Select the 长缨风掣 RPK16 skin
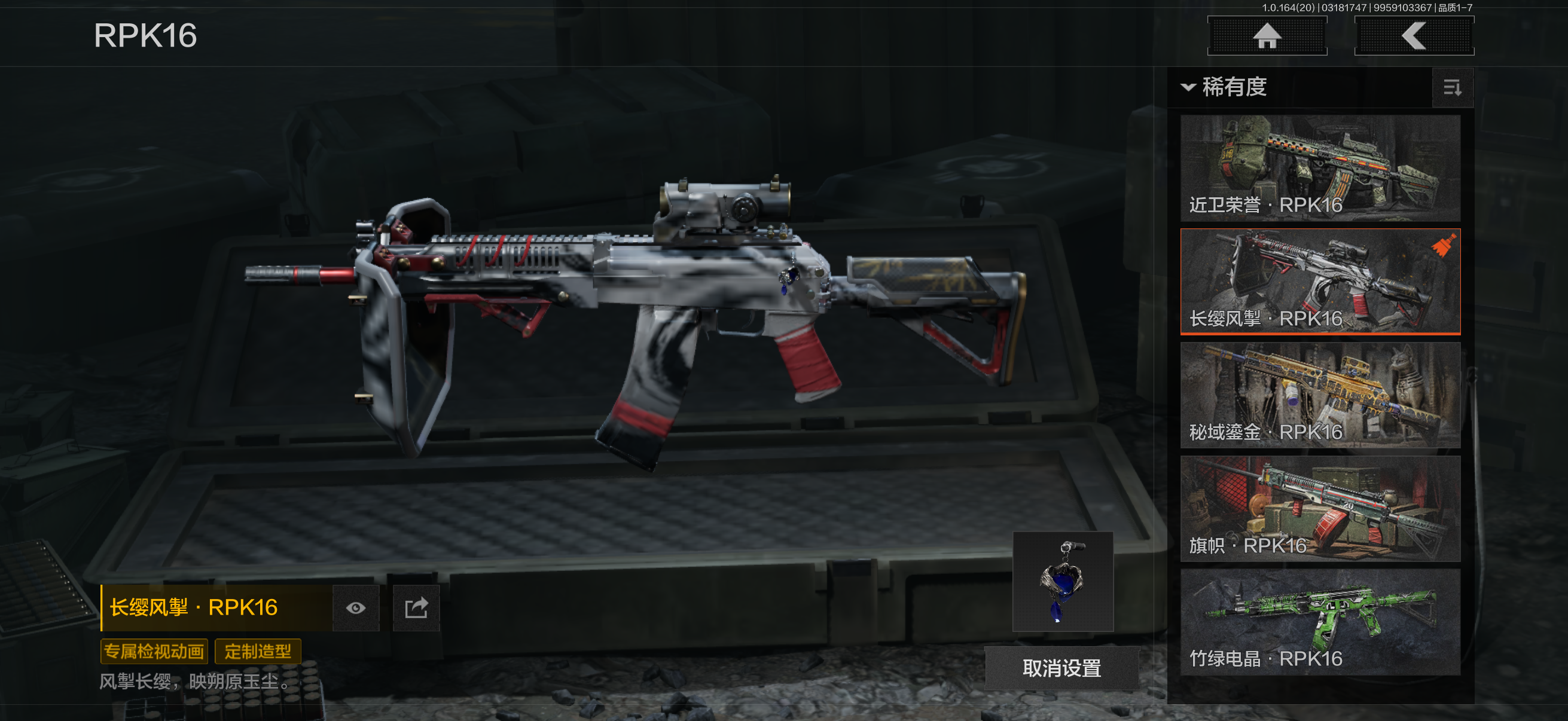Screen dimensions: 1568x721 1320,281
